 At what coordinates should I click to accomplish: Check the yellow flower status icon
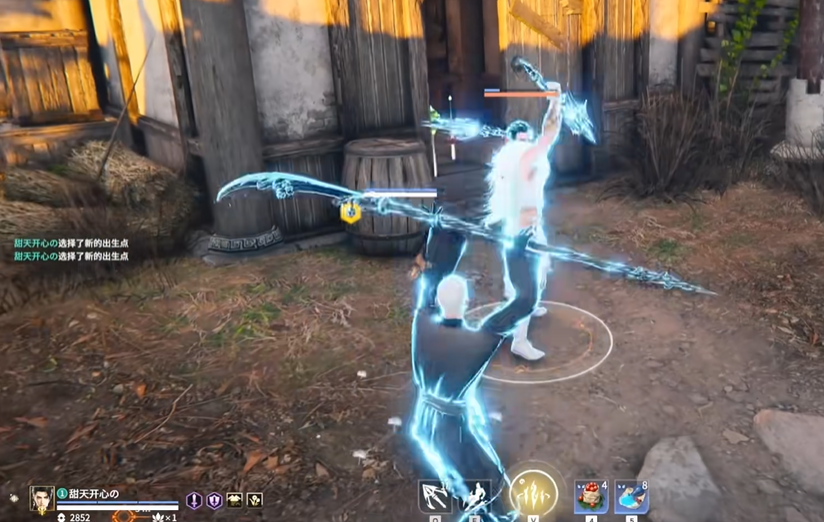click(x=255, y=500)
